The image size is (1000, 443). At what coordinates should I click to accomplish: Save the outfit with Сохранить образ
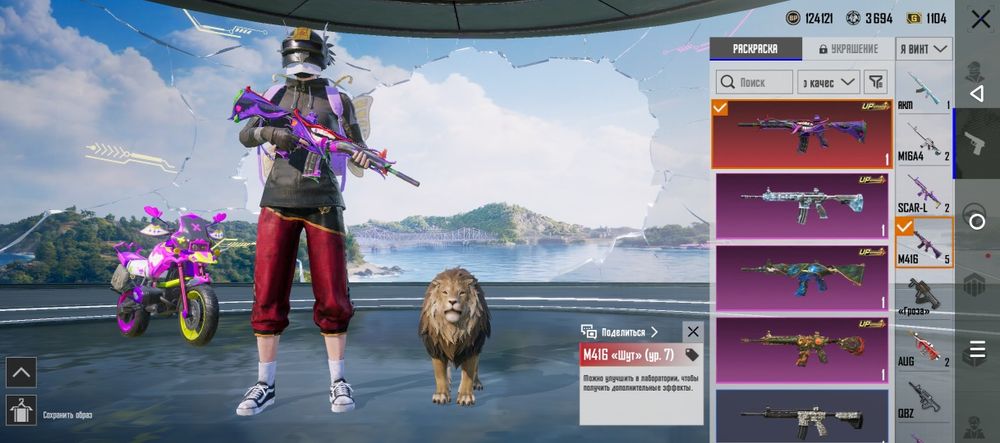tap(22, 410)
